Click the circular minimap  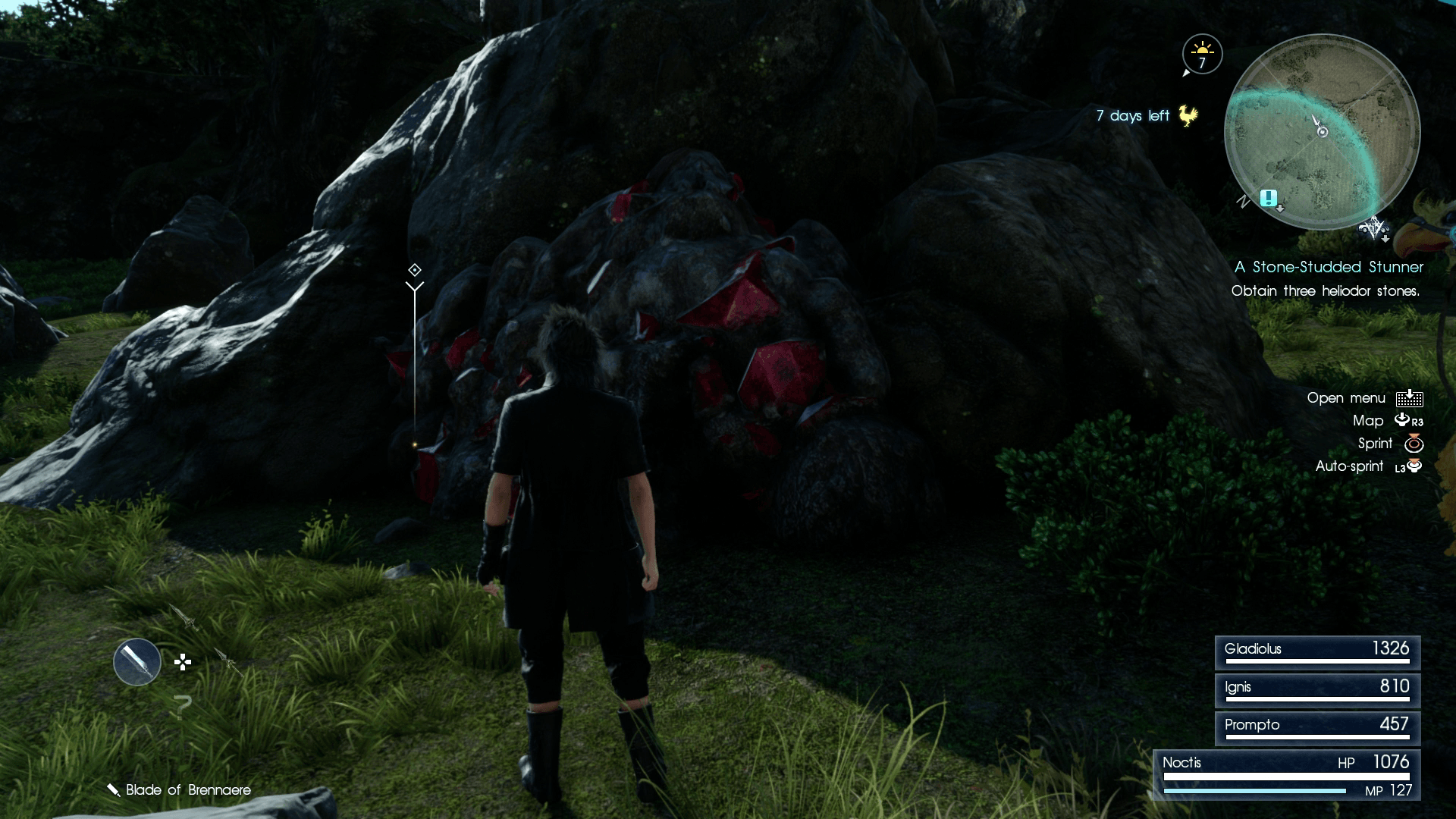[x=1322, y=132]
